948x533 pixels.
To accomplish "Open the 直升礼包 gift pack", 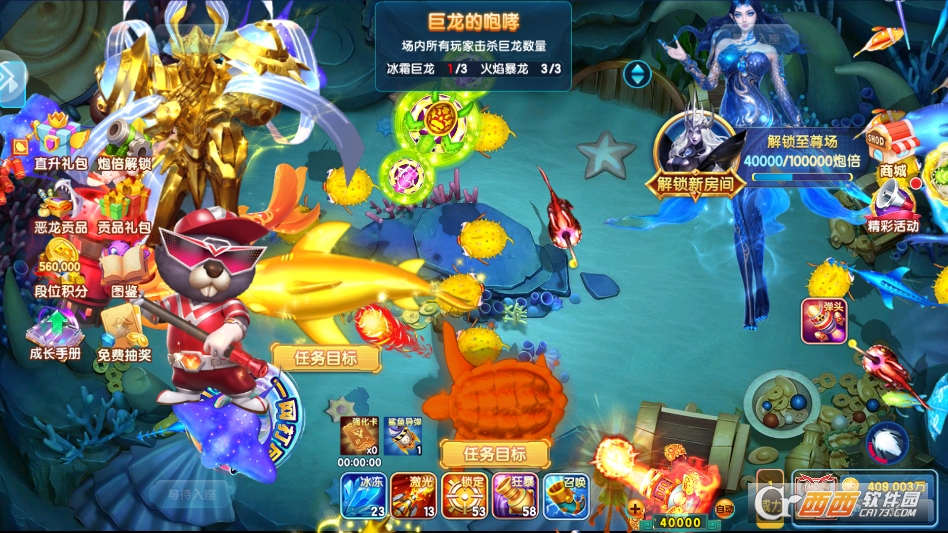I will tap(60, 140).
